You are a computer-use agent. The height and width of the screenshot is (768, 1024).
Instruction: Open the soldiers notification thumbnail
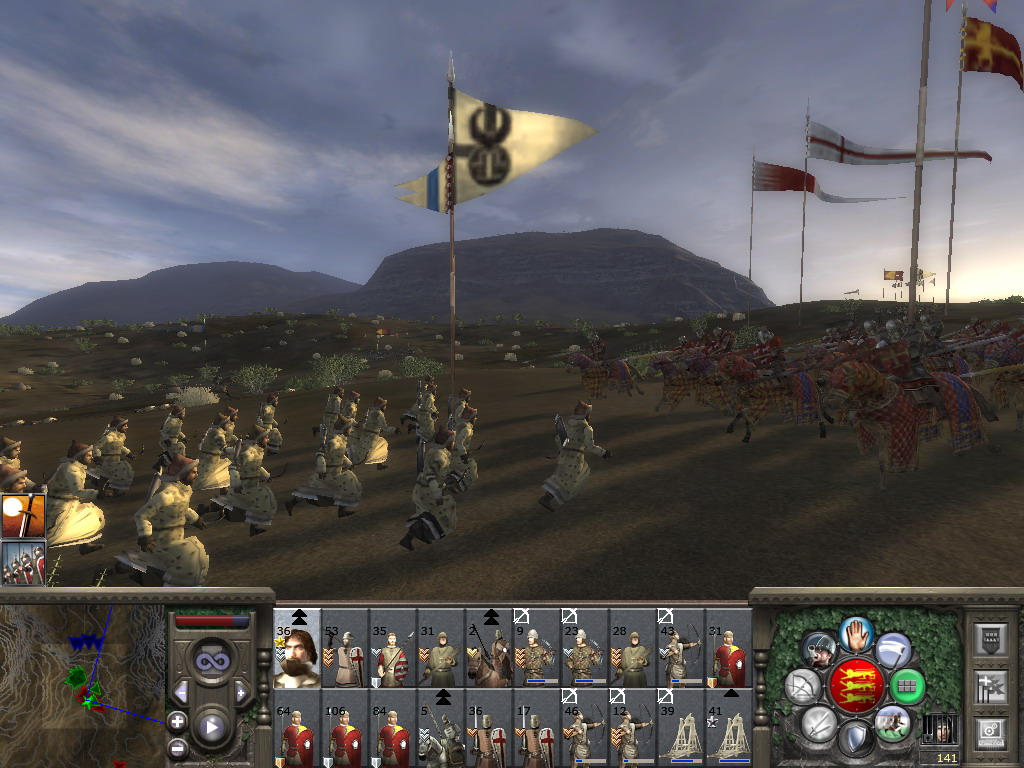click(23, 562)
